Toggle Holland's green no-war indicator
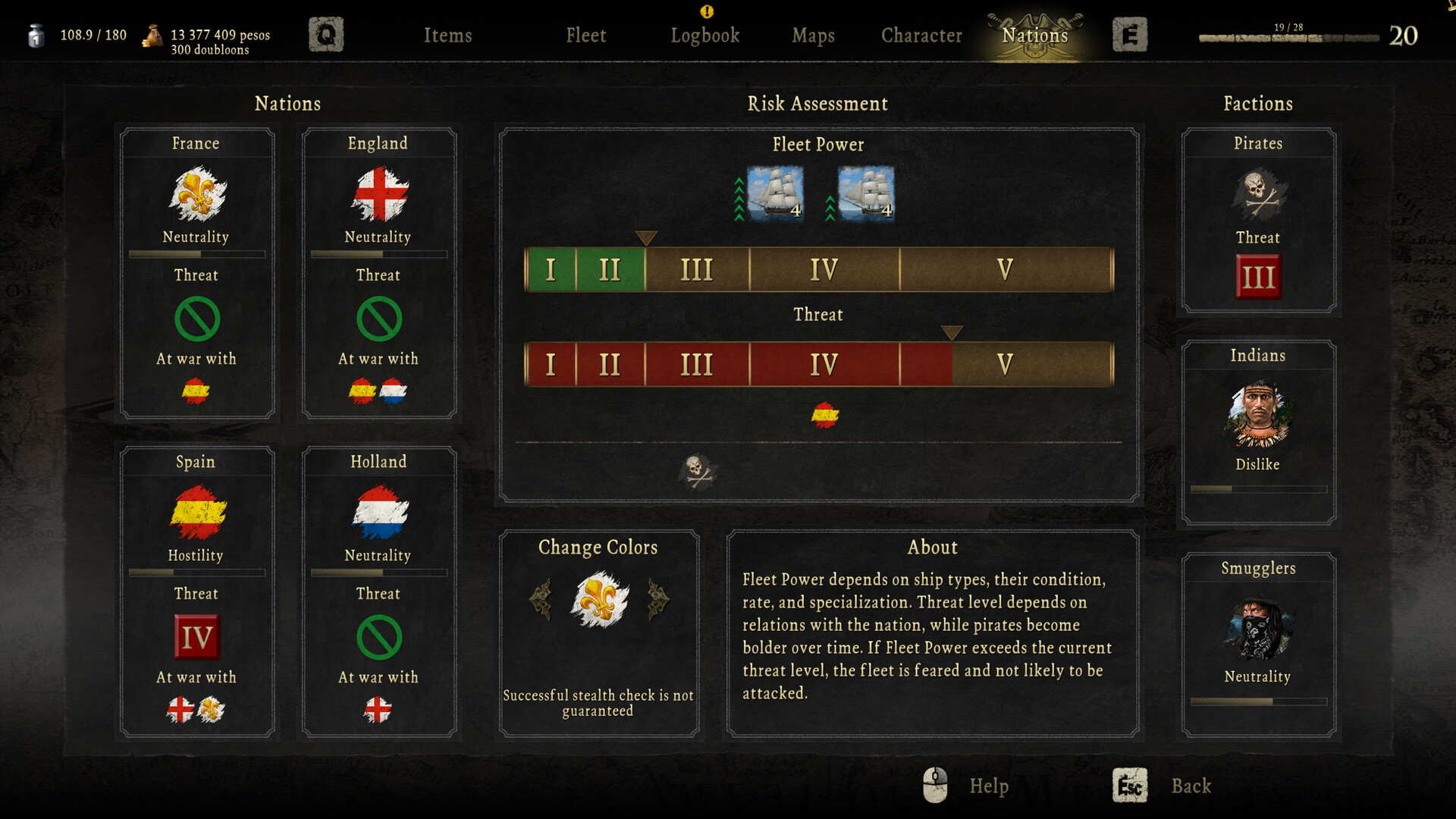The width and height of the screenshot is (1456, 819). tap(378, 637)
